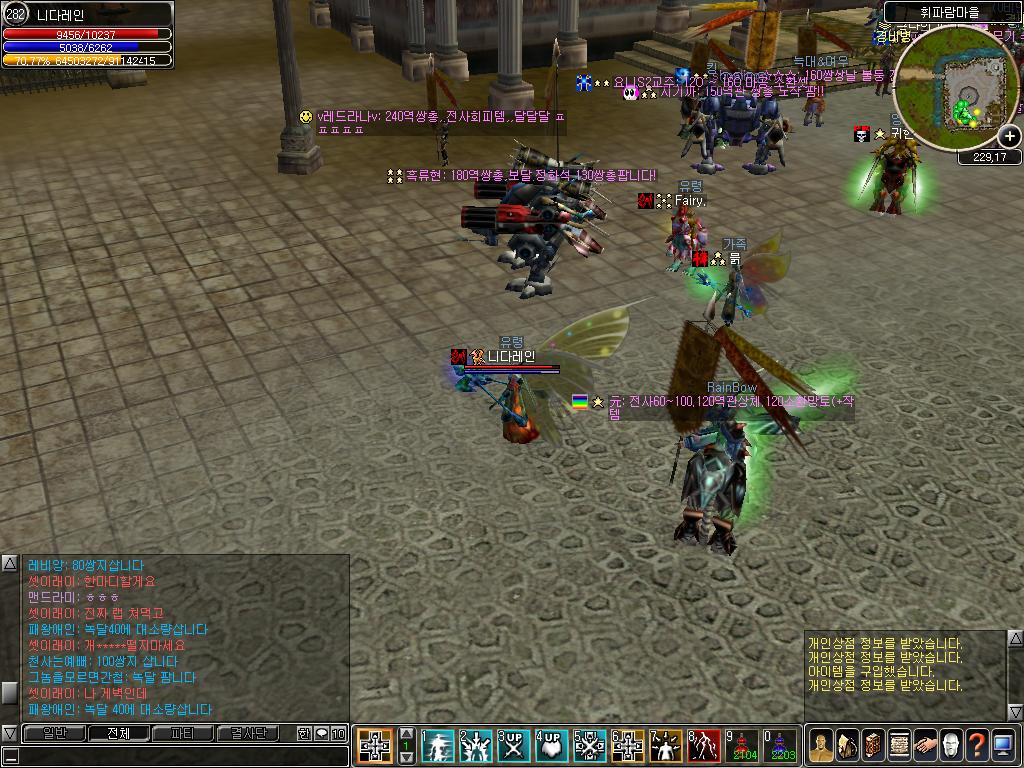Click the minimap's plus zoom button
Screen dimensions: 1024x768
1009,137
